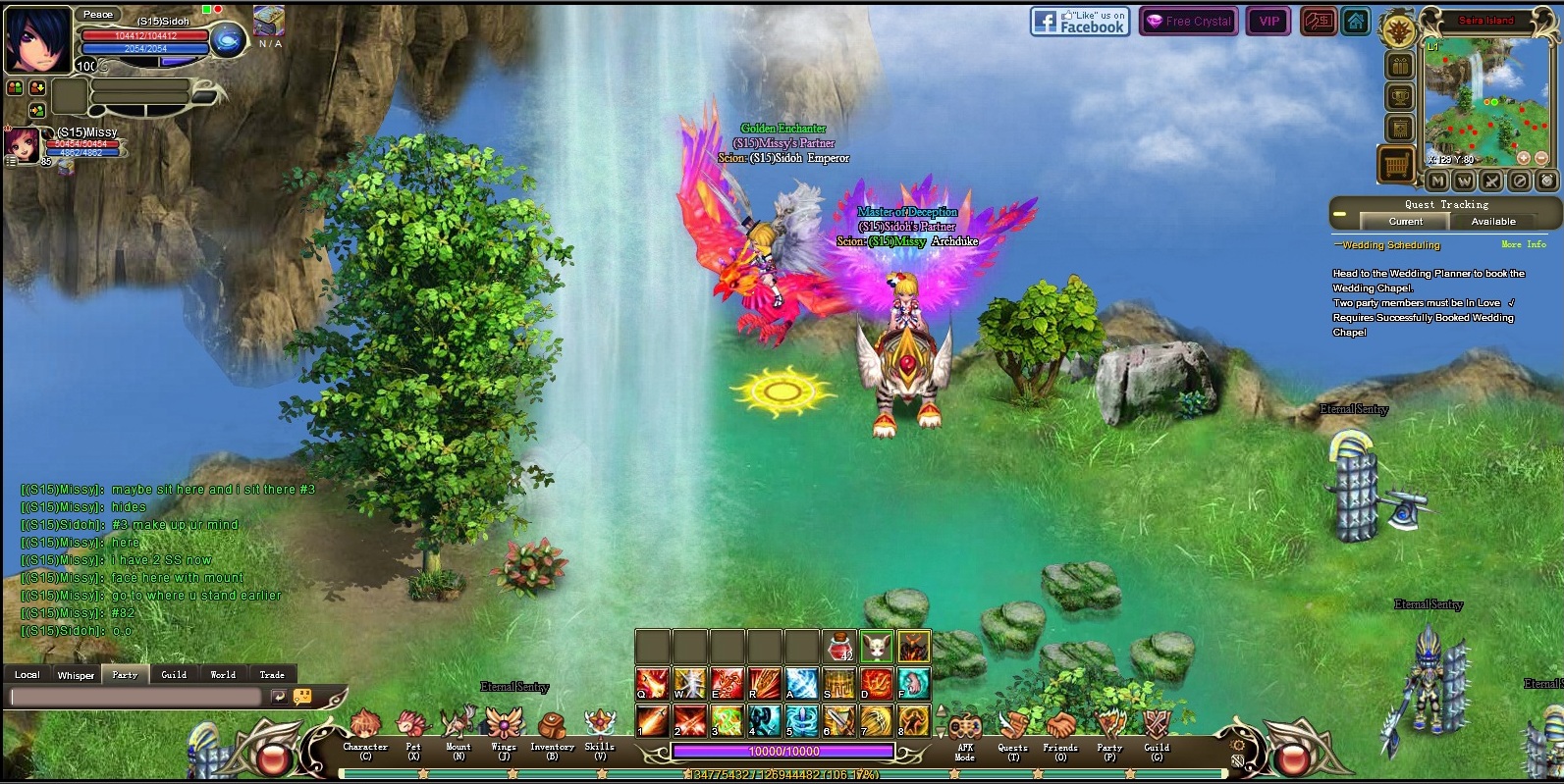Open More Info for Wedding Scheduling
The height and width of the screenshot is (784, 1564).
(1523, 244)
